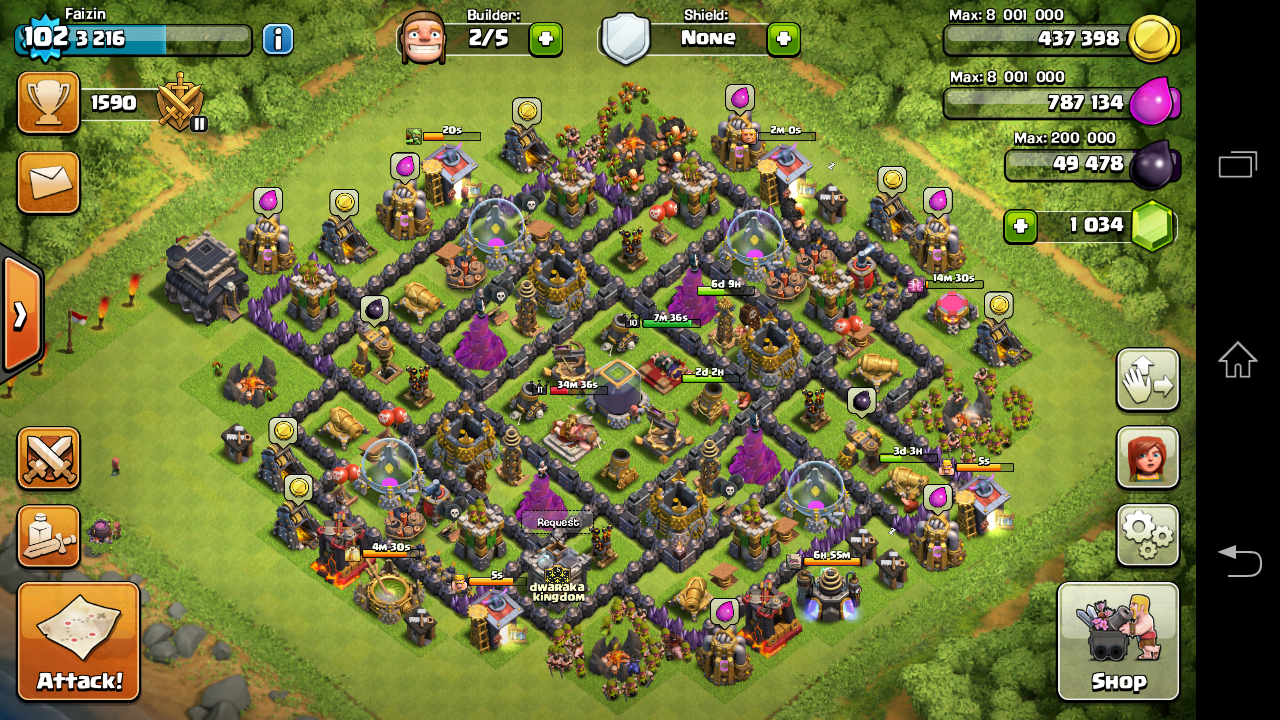Open the crossed swords clan war button

(x=48, y=458)
